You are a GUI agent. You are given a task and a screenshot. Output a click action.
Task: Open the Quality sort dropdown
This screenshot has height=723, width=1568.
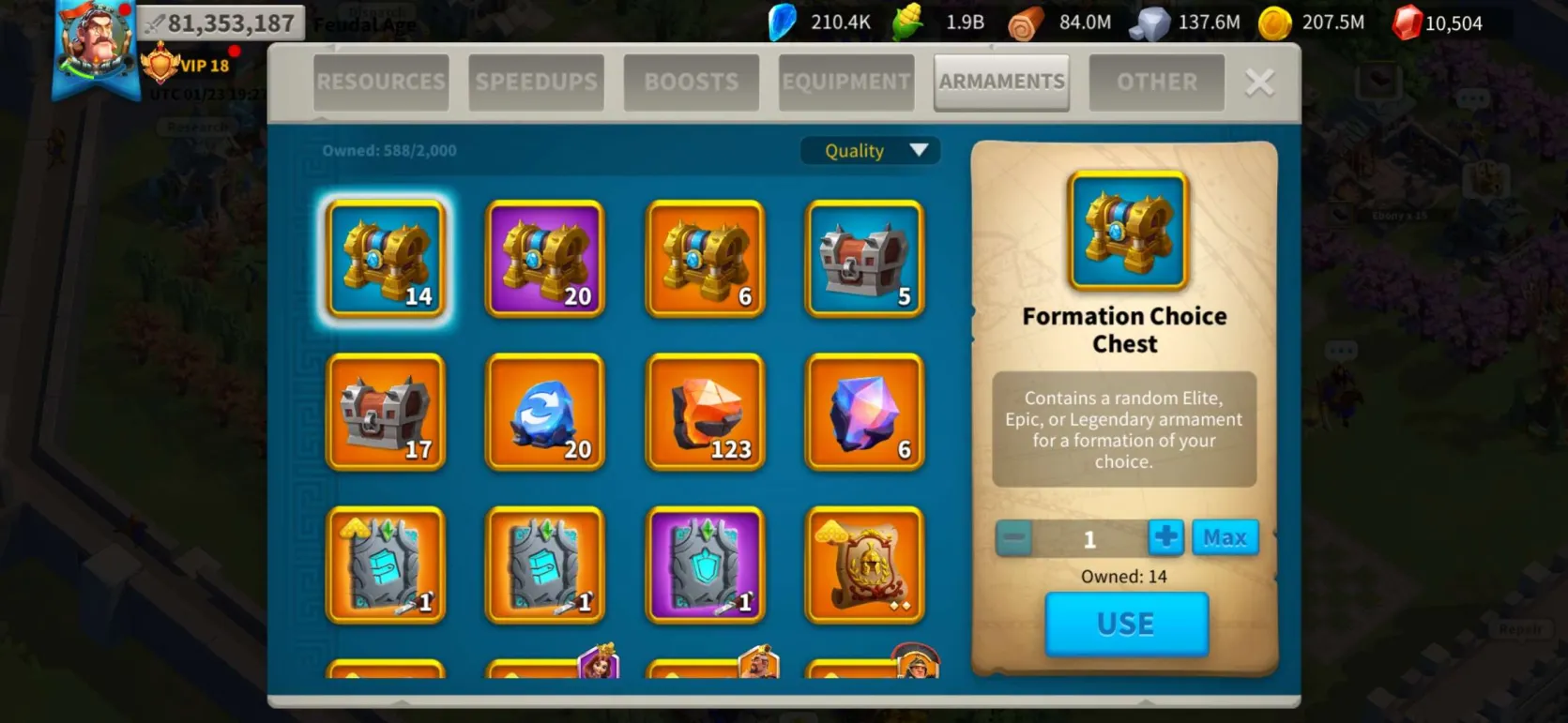[870, 151]
